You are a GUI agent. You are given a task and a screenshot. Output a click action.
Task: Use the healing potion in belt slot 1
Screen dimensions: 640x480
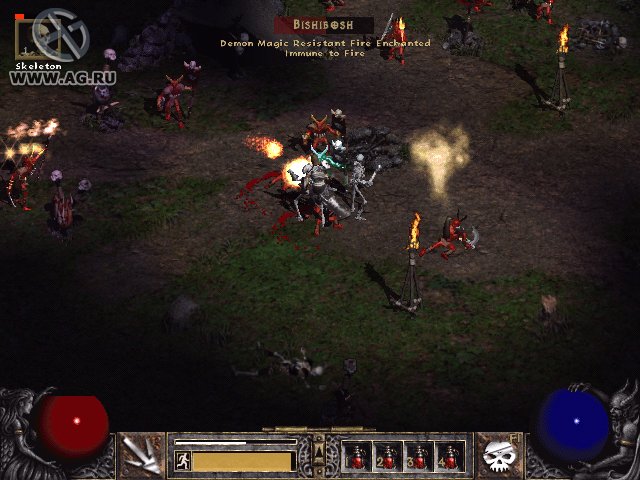(x=357, y=456)
